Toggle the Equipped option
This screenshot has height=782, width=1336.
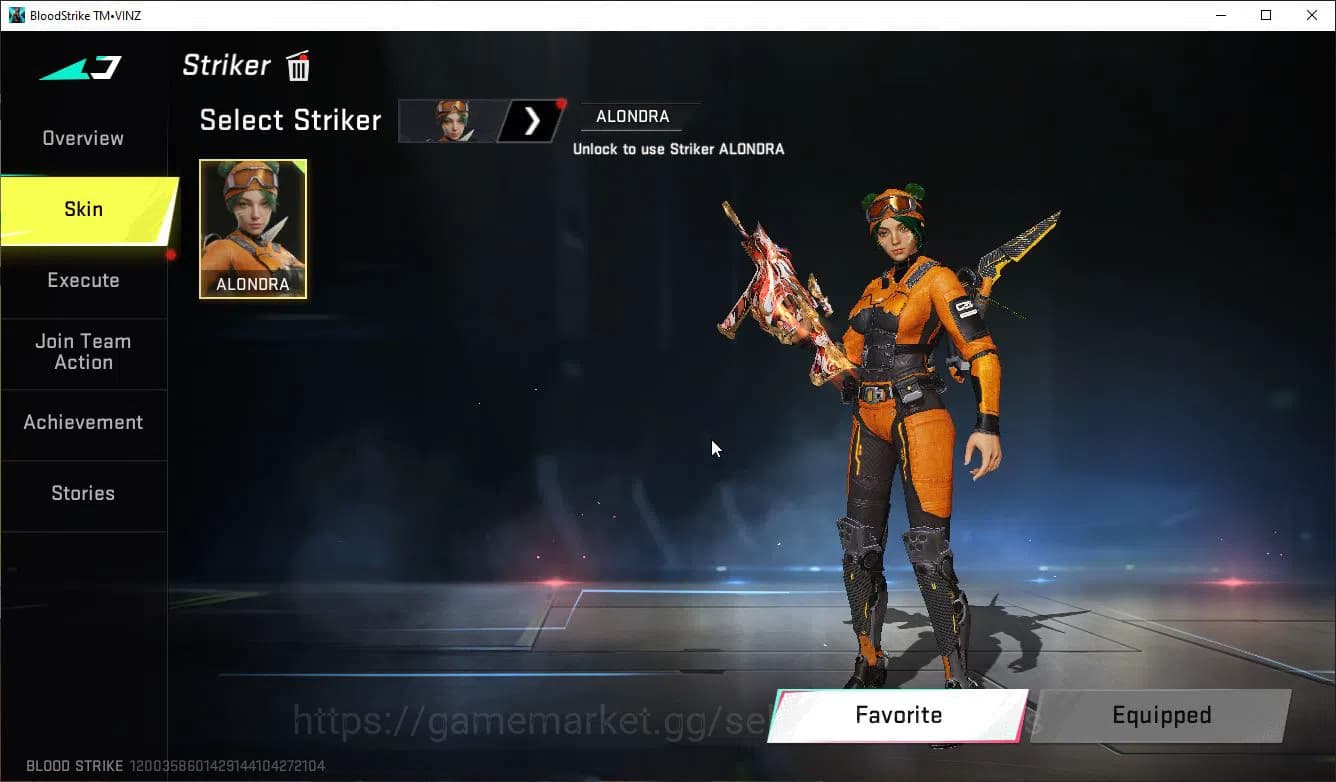(x=1161, y=715)
